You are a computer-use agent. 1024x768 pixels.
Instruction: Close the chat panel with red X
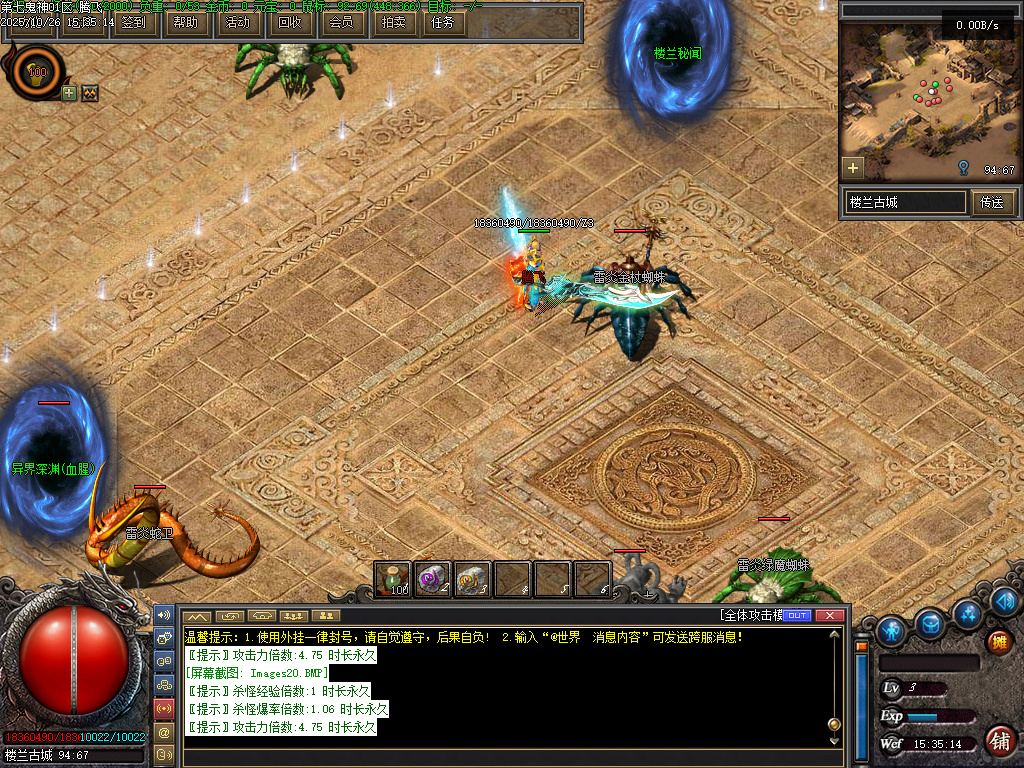click(x=828, y=615)
